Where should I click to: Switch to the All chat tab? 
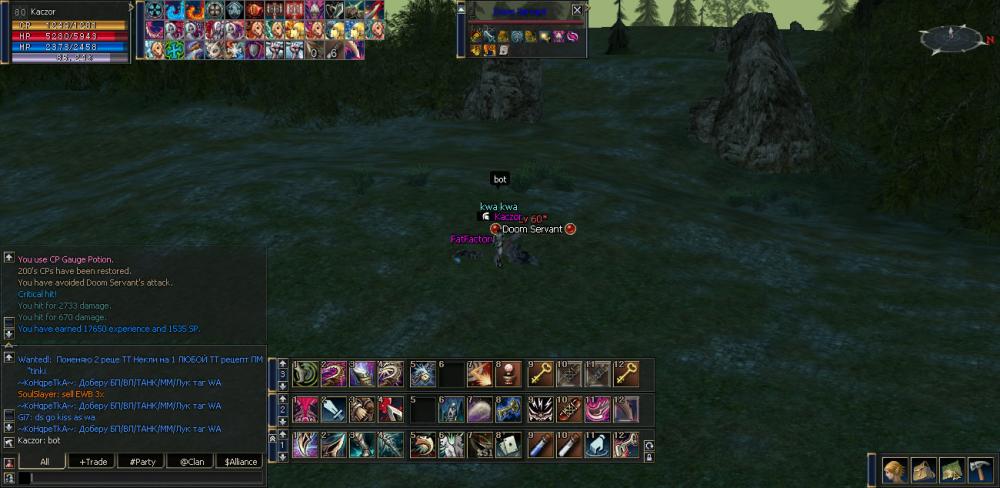point(43,461)
